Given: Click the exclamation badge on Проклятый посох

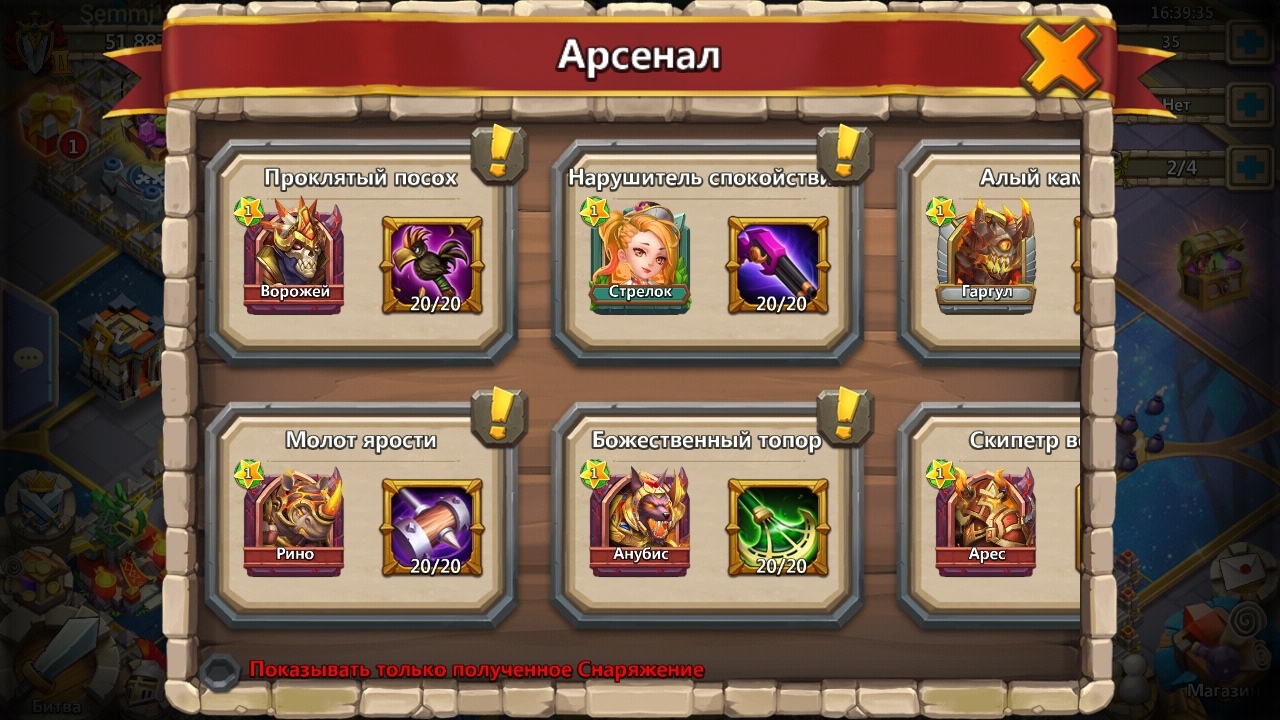Looking at the screenshot, I should [498, 153].
